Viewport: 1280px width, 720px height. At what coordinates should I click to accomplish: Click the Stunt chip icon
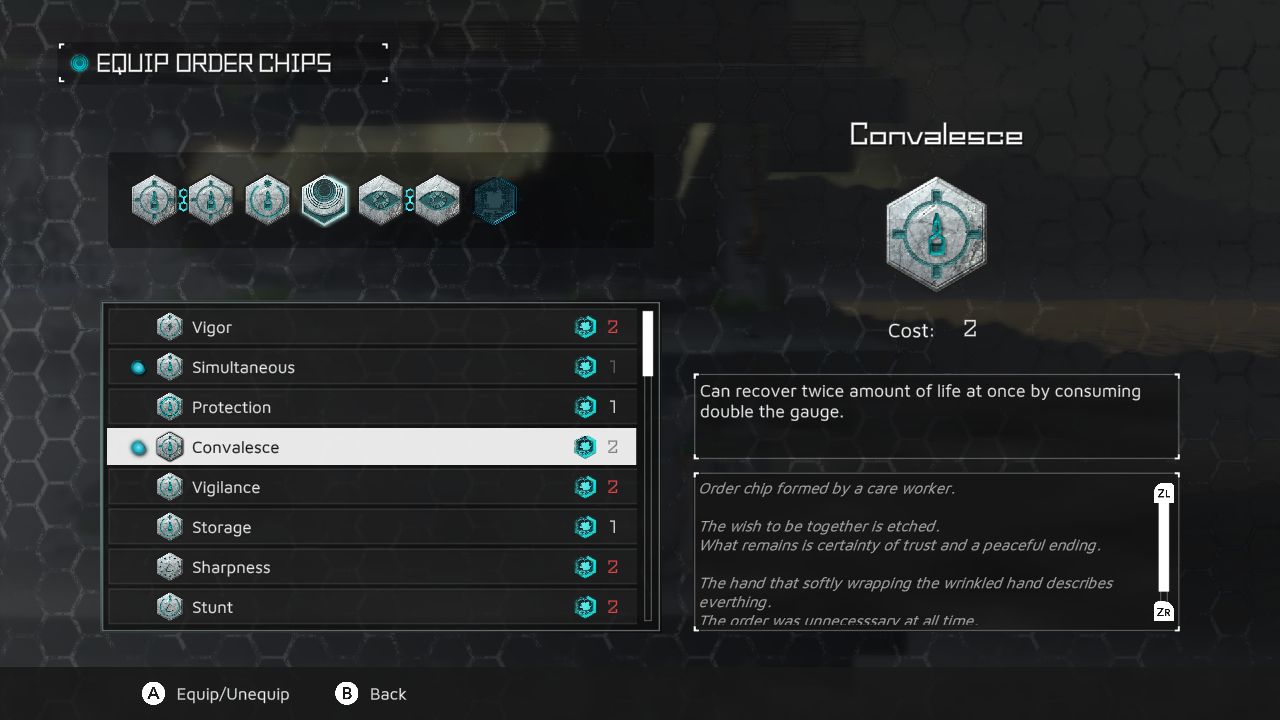tap(169, 607)
